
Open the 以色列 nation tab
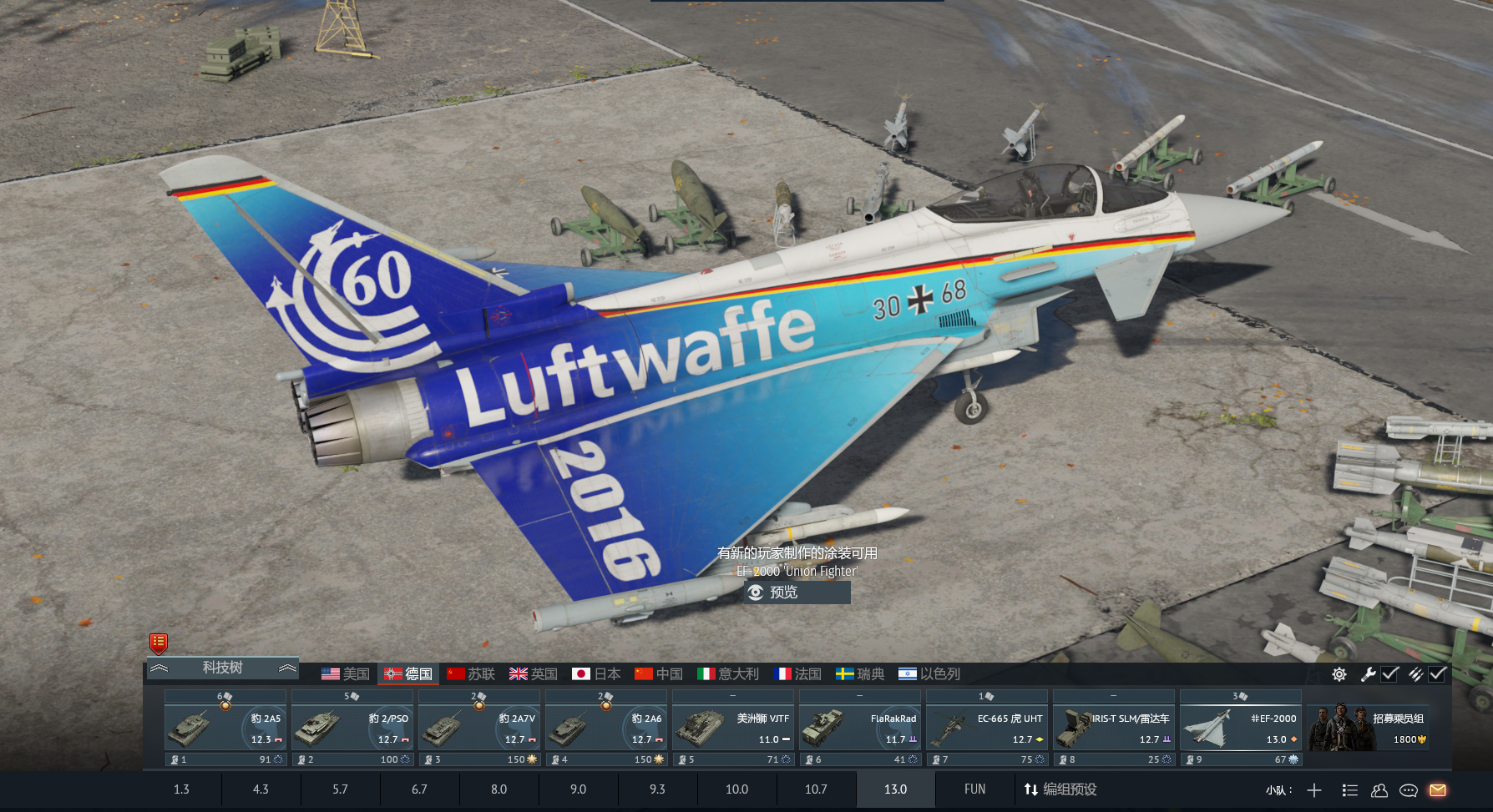pyautogui.click(x=929, y=673)
